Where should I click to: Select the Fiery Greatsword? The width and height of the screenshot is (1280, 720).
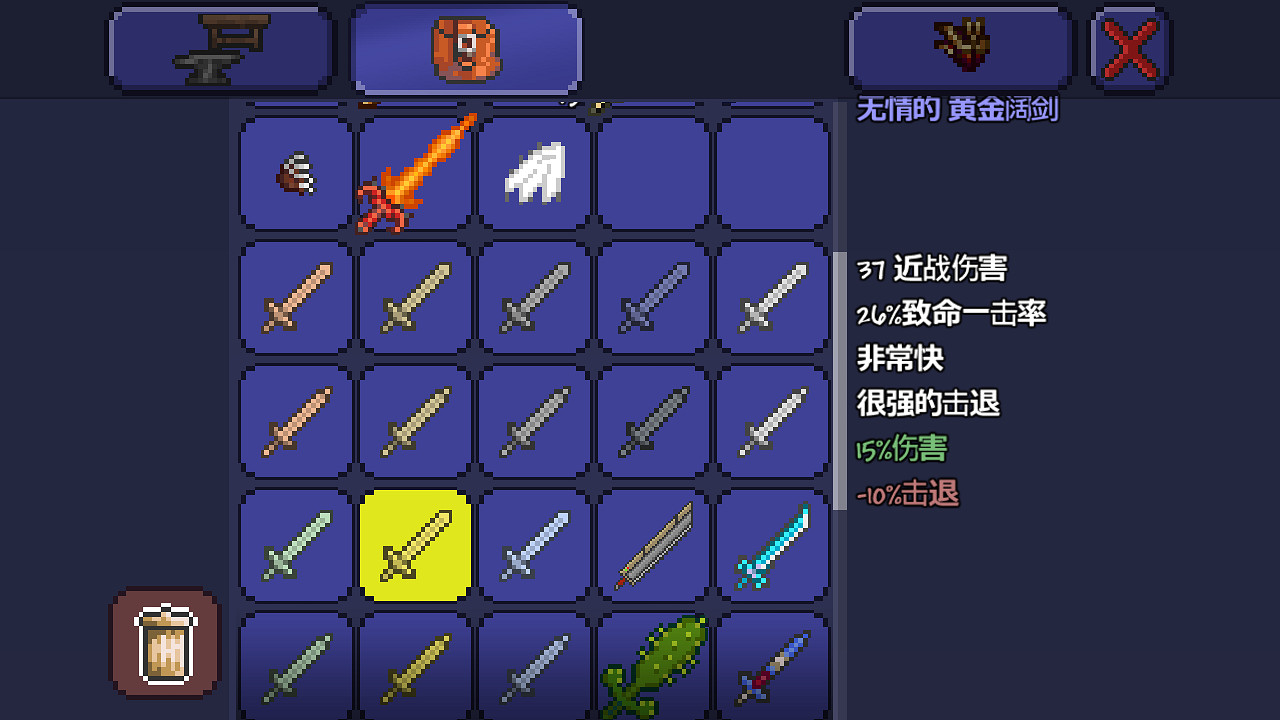414,173
